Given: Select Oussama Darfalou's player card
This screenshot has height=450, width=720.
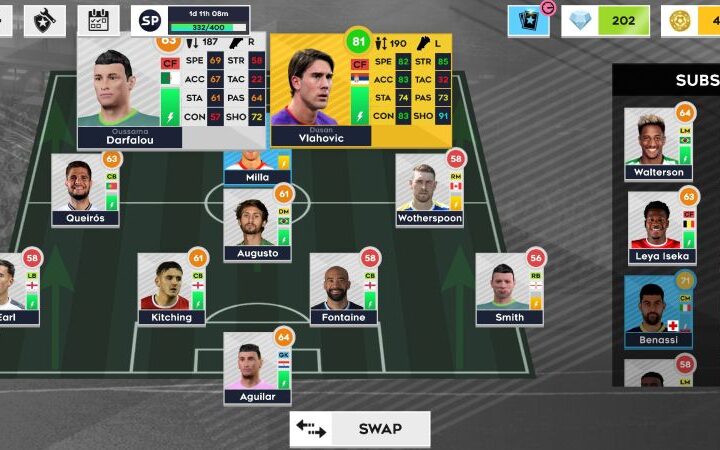Looking at the screenshot, I should click(170, 92).
